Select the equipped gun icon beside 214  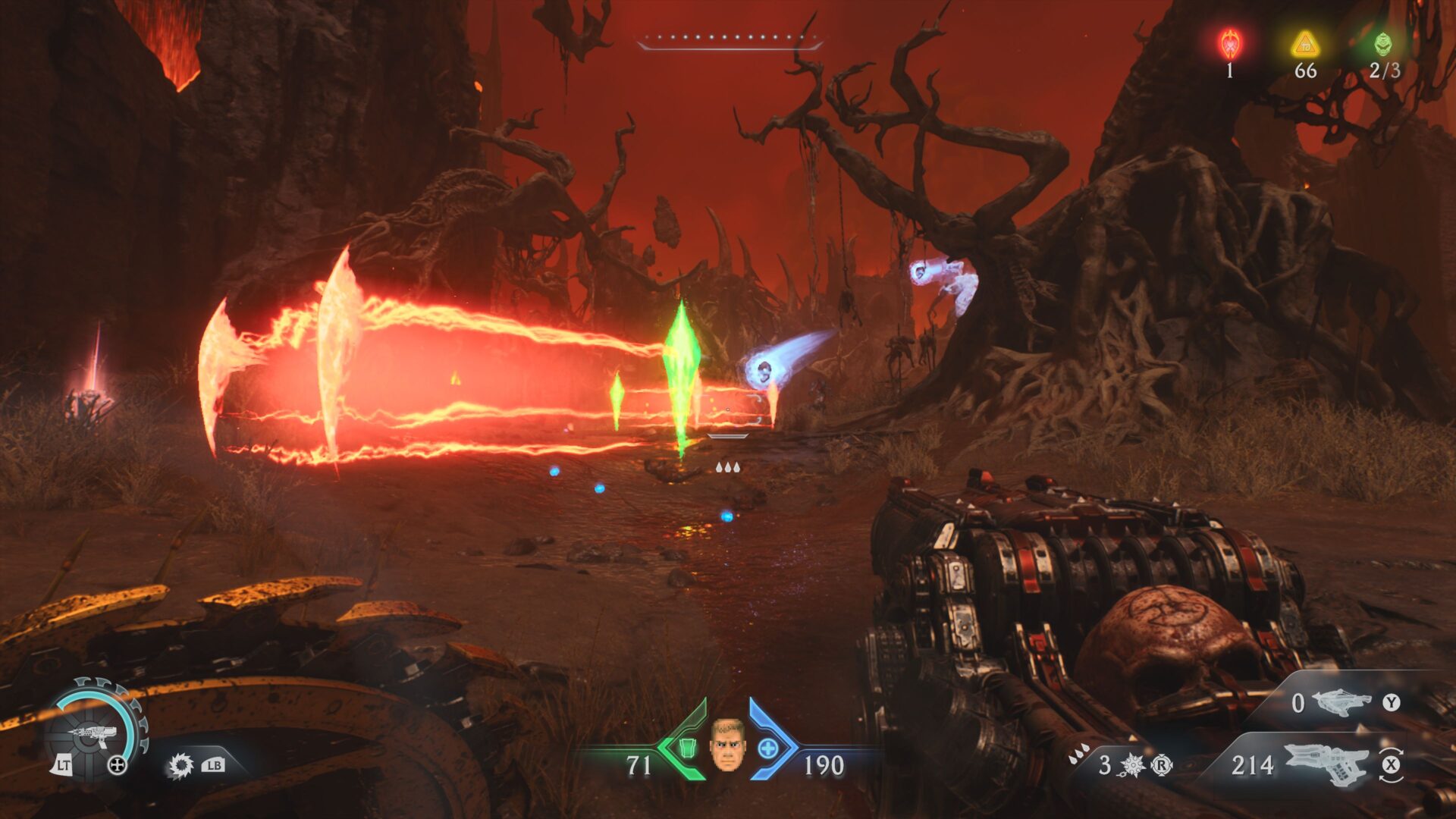coord(1326,763)
